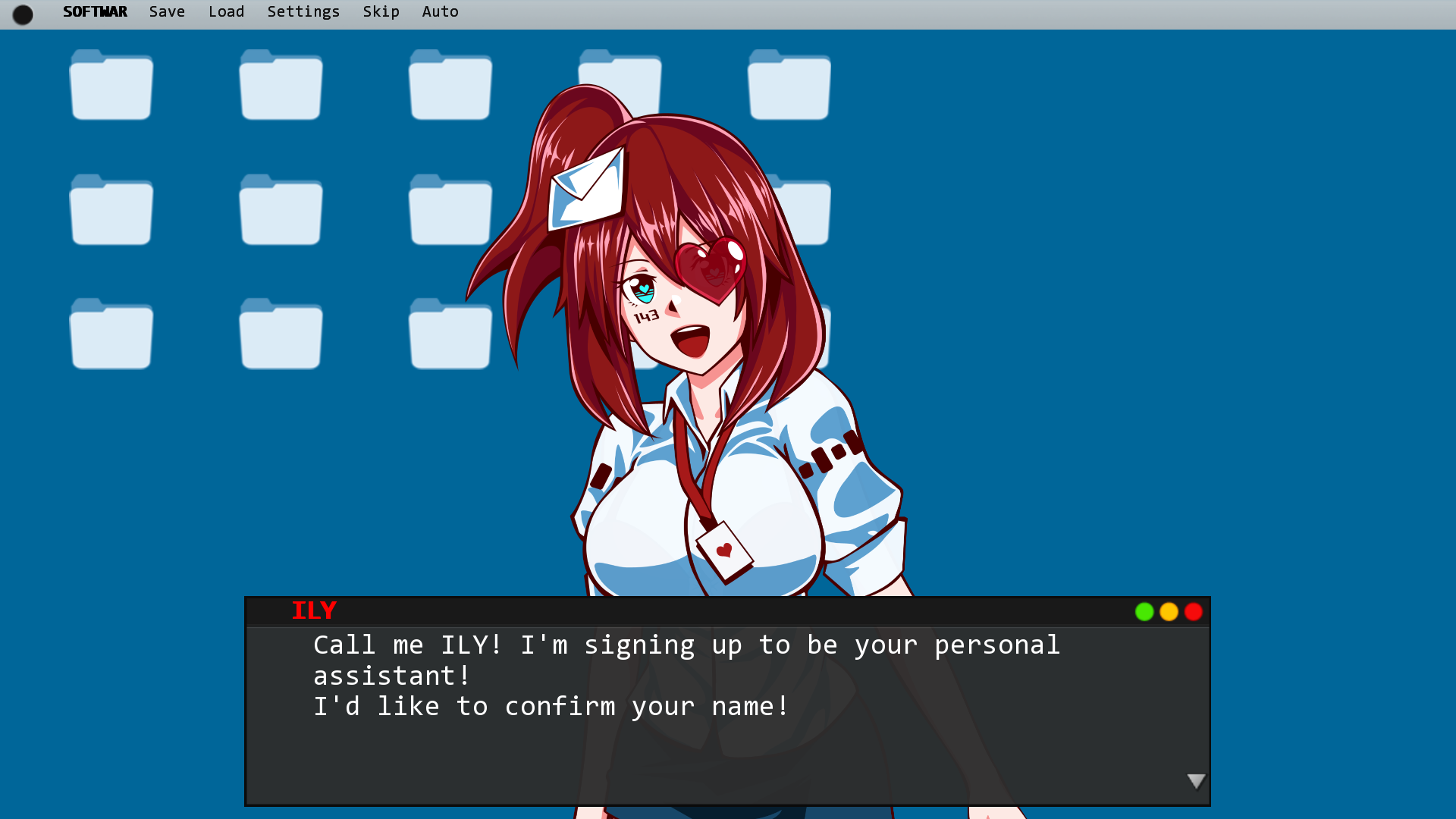Click the SOFTWAR label in the menu bar
The width and height of the screenshot is (1456, 819).
[x=95, y=11]
